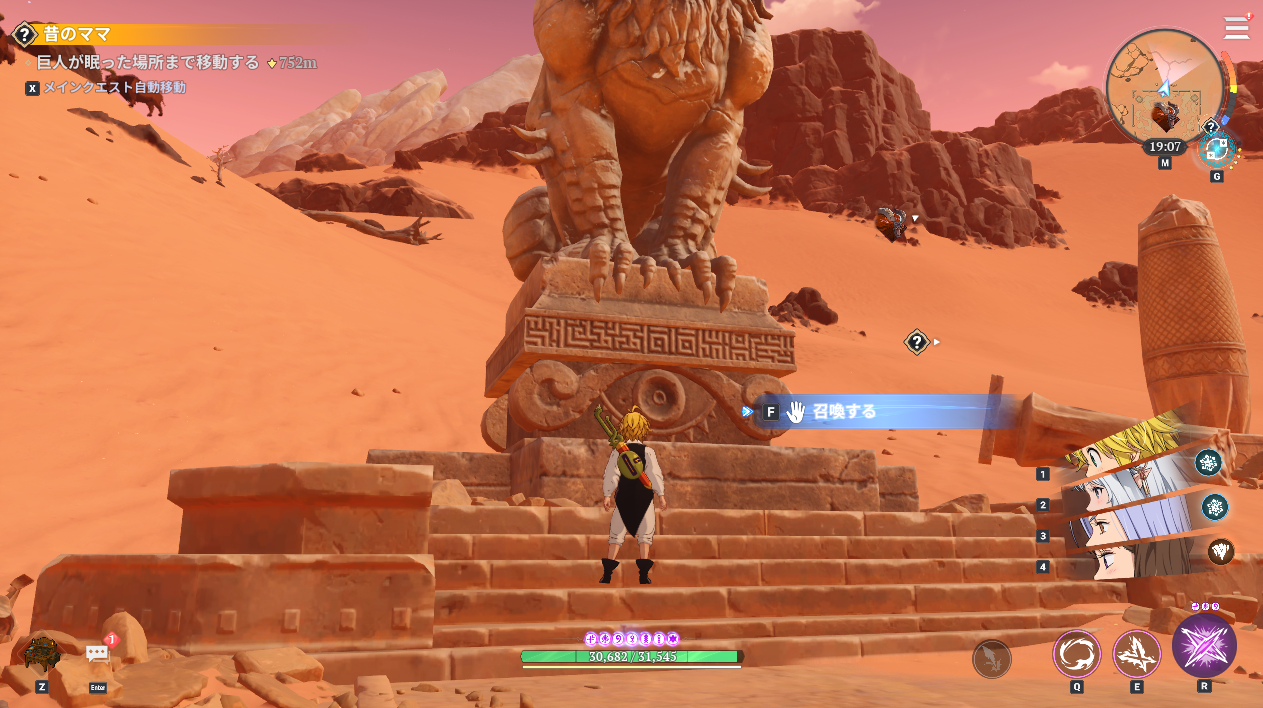Open the circular desert minimap
This screenshot has height=708, width=1263.
[x=1164, y=88]
